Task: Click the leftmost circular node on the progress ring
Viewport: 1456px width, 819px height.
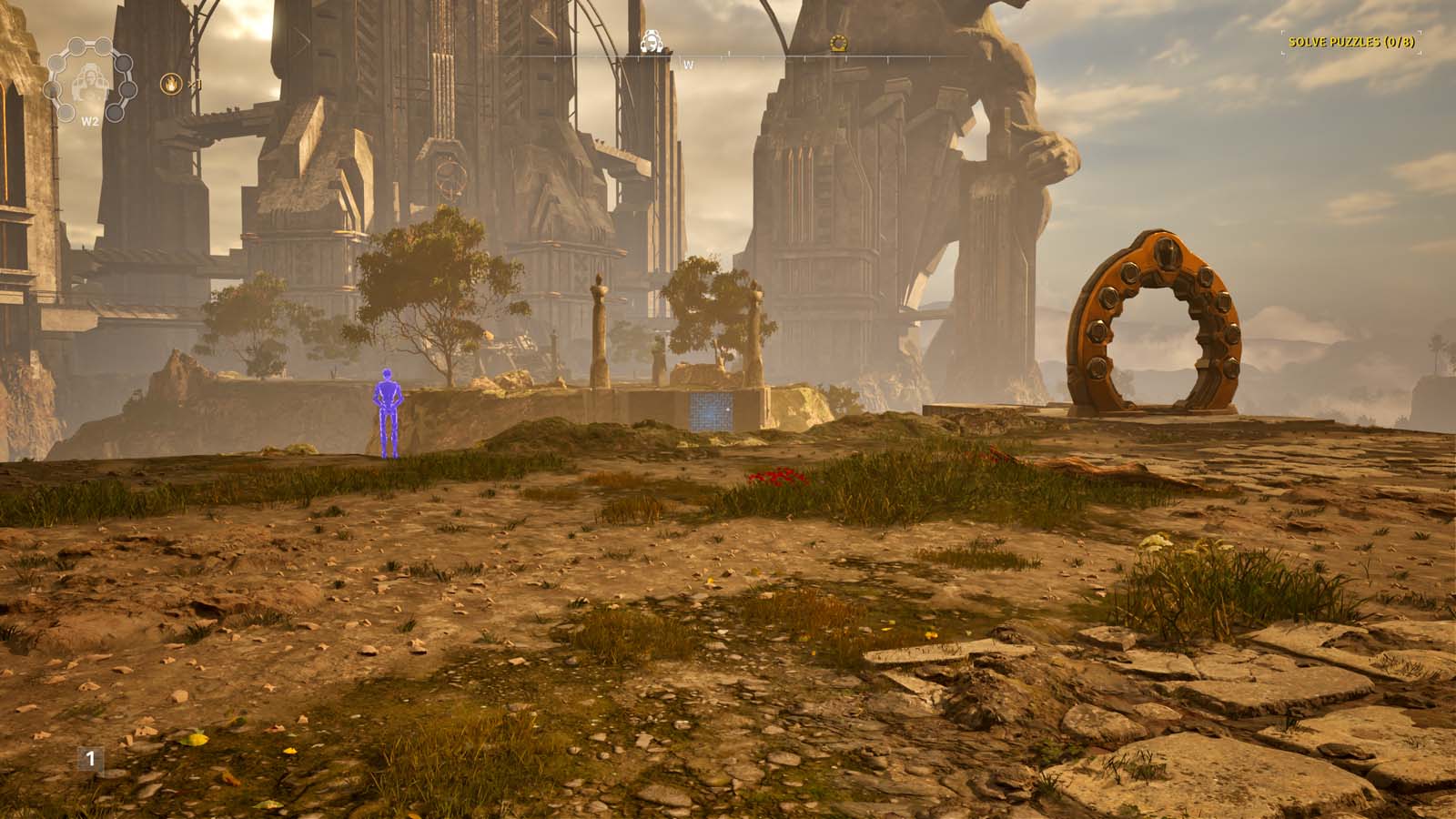Action: pos(51,88)
